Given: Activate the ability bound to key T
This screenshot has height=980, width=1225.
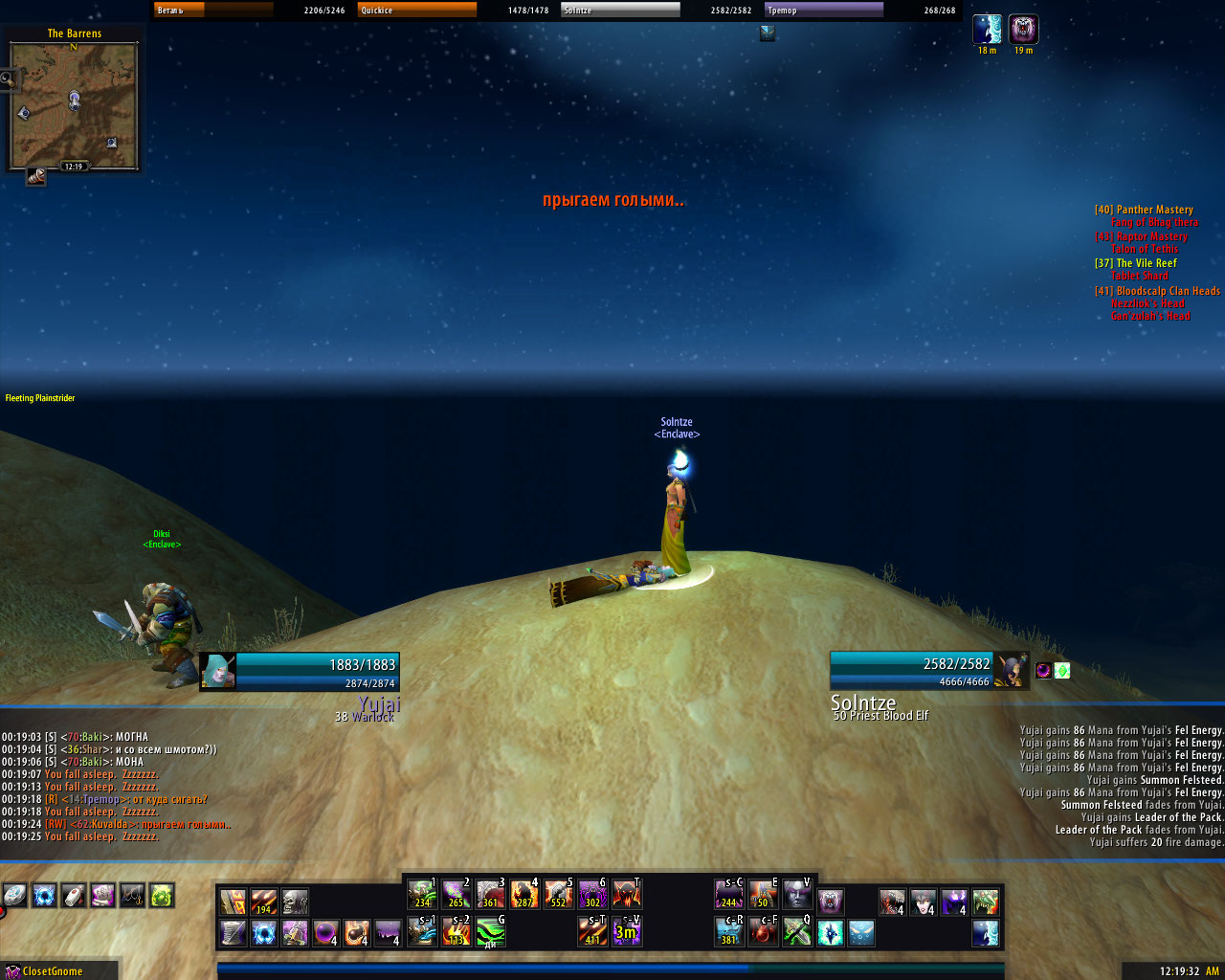Looking at the screenshot, I should click(x=626, y=895).
